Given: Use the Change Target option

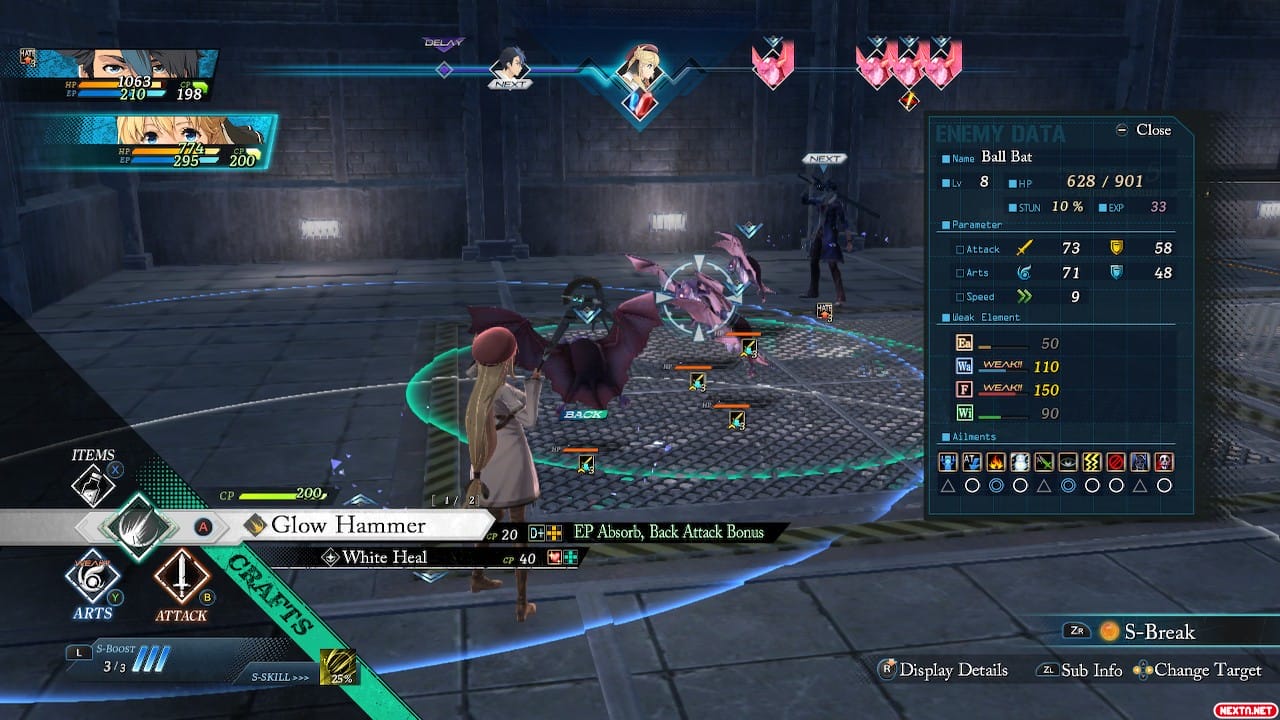Looking at the screenshot, I should coord(1198,670).
